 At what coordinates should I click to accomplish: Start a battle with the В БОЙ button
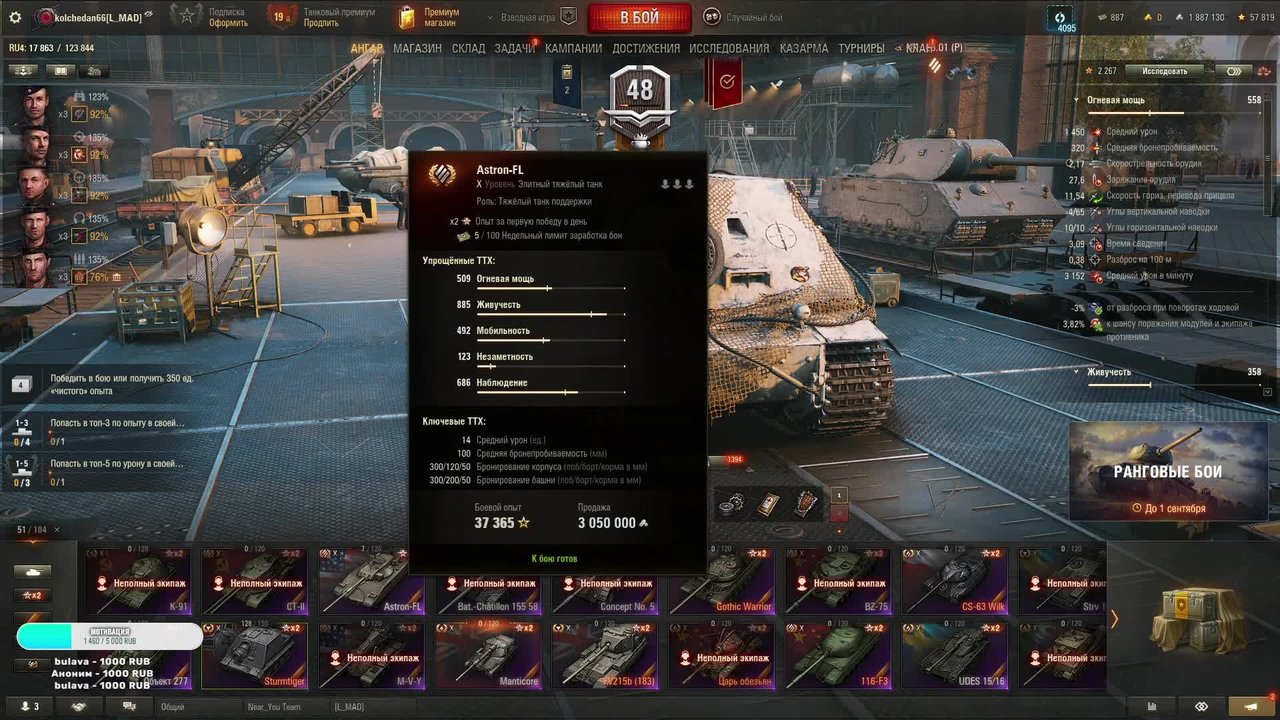click(x=639, y=18)
